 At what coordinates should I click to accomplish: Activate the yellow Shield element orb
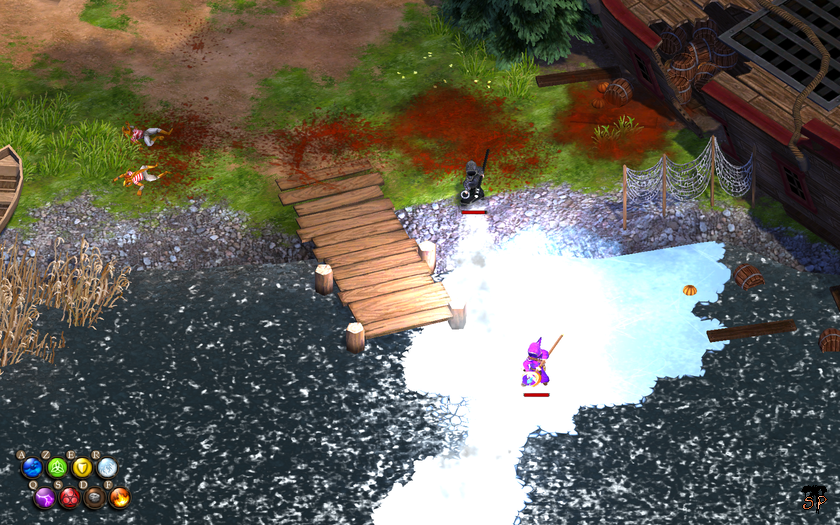coord(82,467)
